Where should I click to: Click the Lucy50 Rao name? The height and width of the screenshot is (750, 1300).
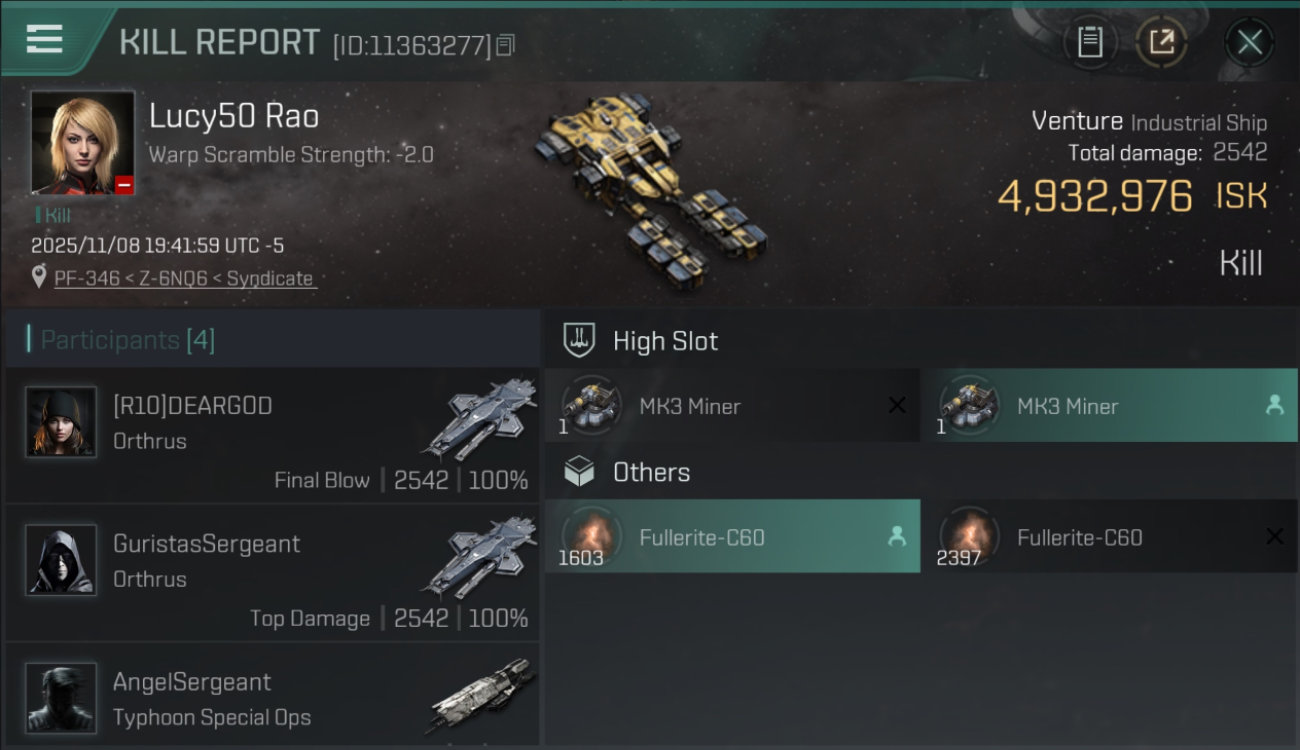pyautogui.click(x=234, y=116)
